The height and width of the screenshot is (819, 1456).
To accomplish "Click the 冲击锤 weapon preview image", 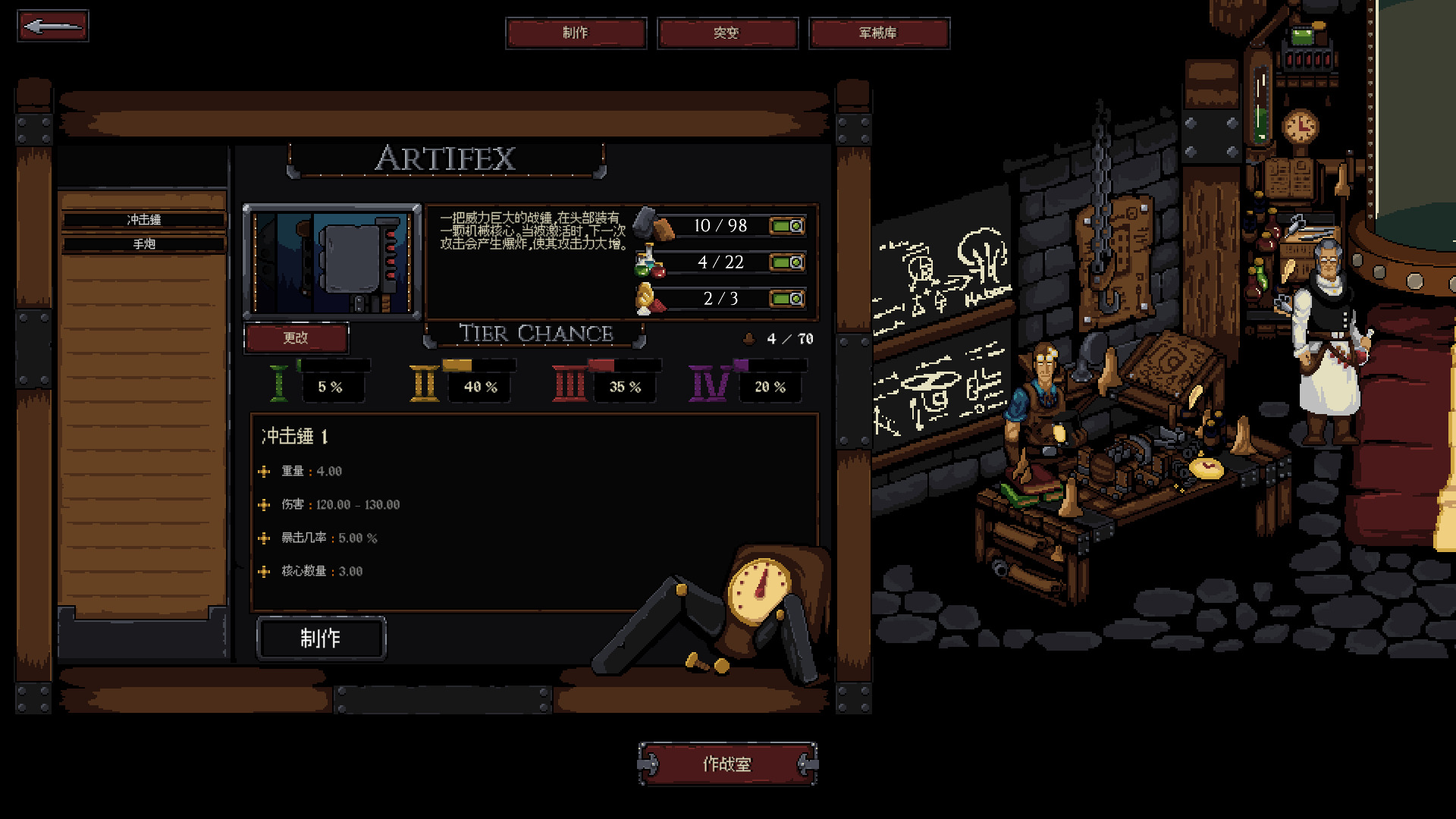I will (x=331, y=262).
